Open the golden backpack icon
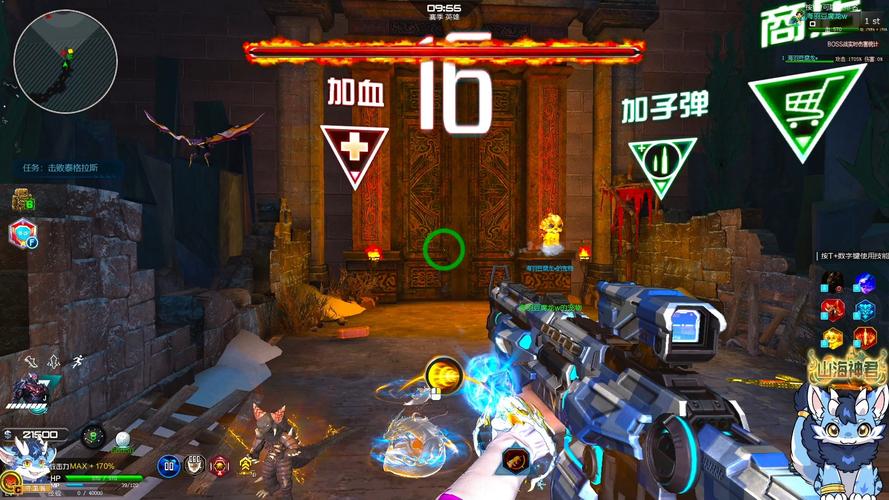Image resolution: width=889 pixels, height=500 pixels. tap(22, 200)
